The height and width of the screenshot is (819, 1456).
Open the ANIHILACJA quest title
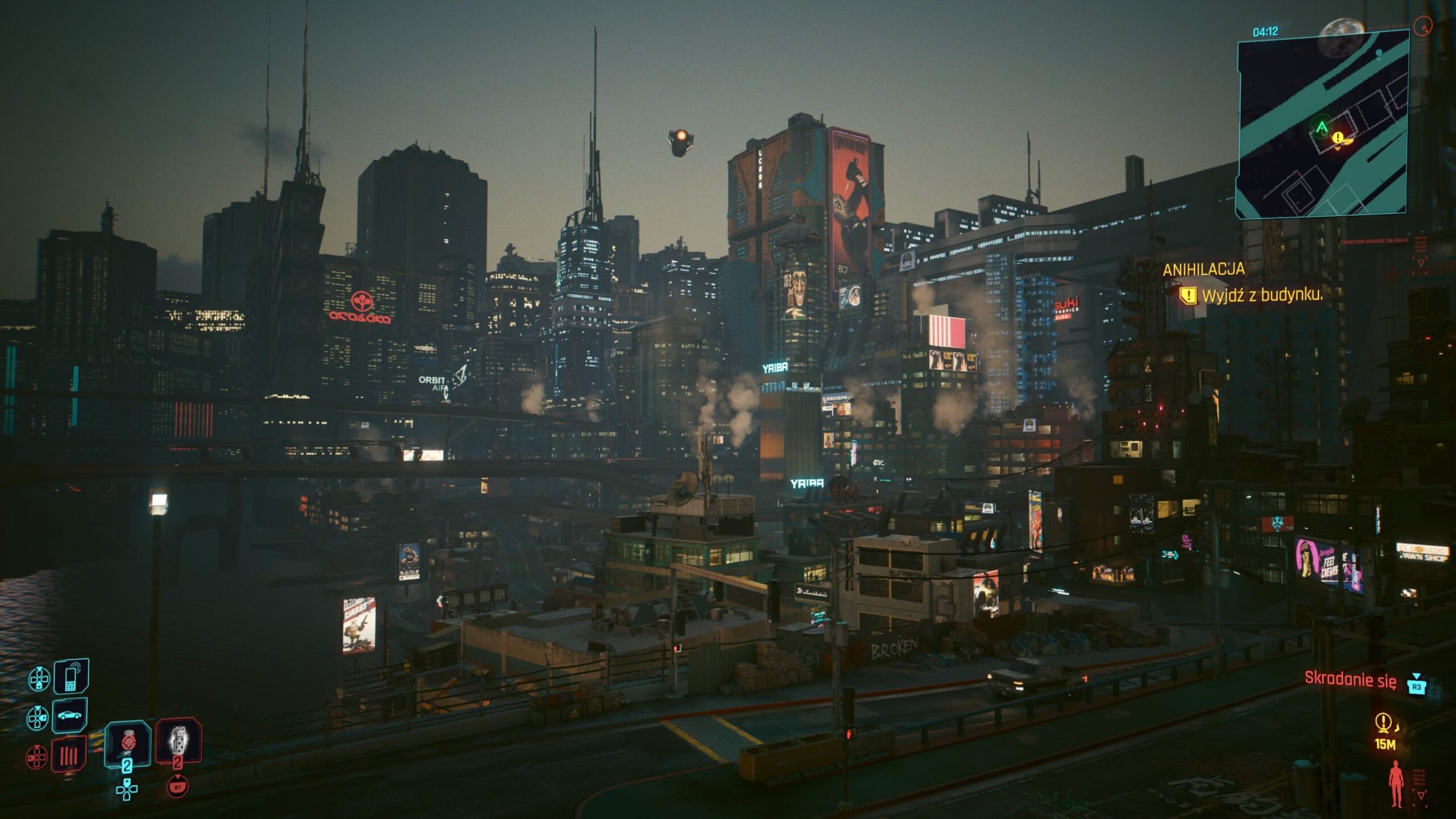1203,270
